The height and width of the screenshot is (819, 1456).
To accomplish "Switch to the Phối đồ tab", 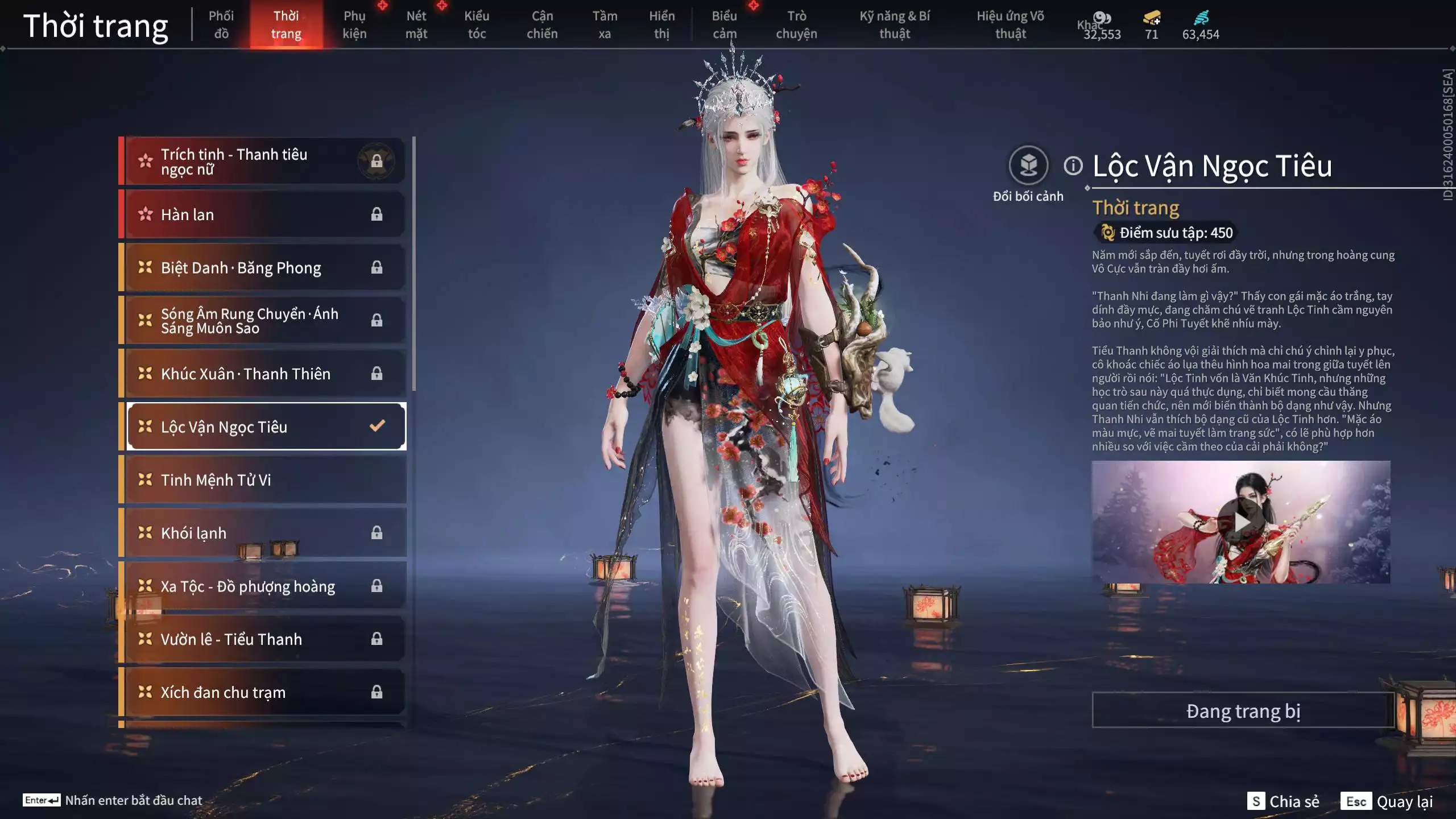I will (x=221, y=25).
